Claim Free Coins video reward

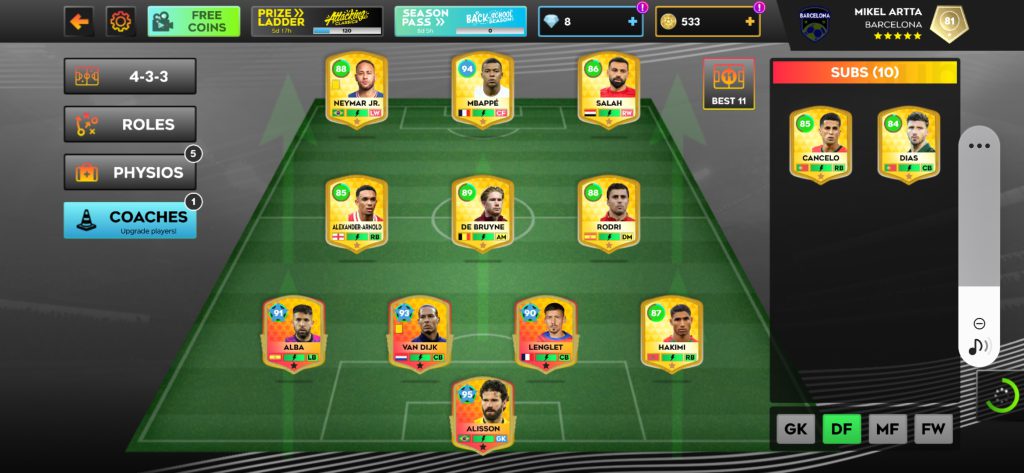(194, 21)
